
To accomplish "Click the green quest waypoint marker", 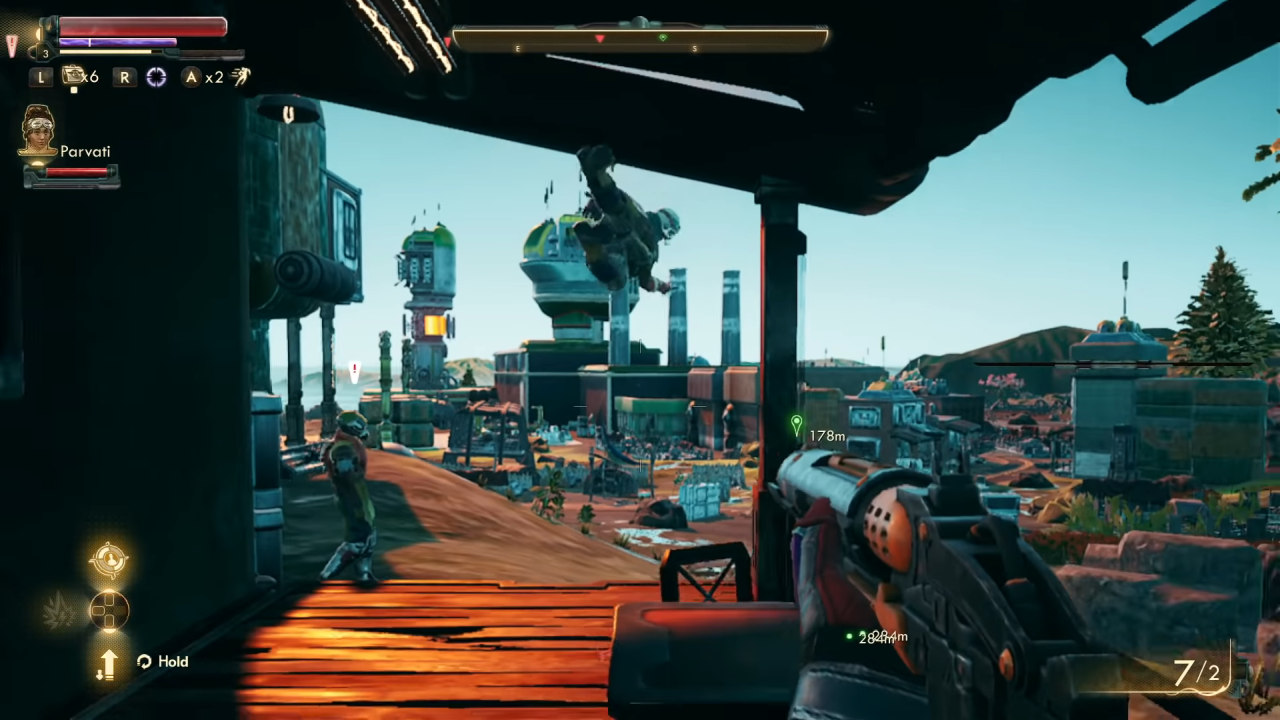I will 796,425.
